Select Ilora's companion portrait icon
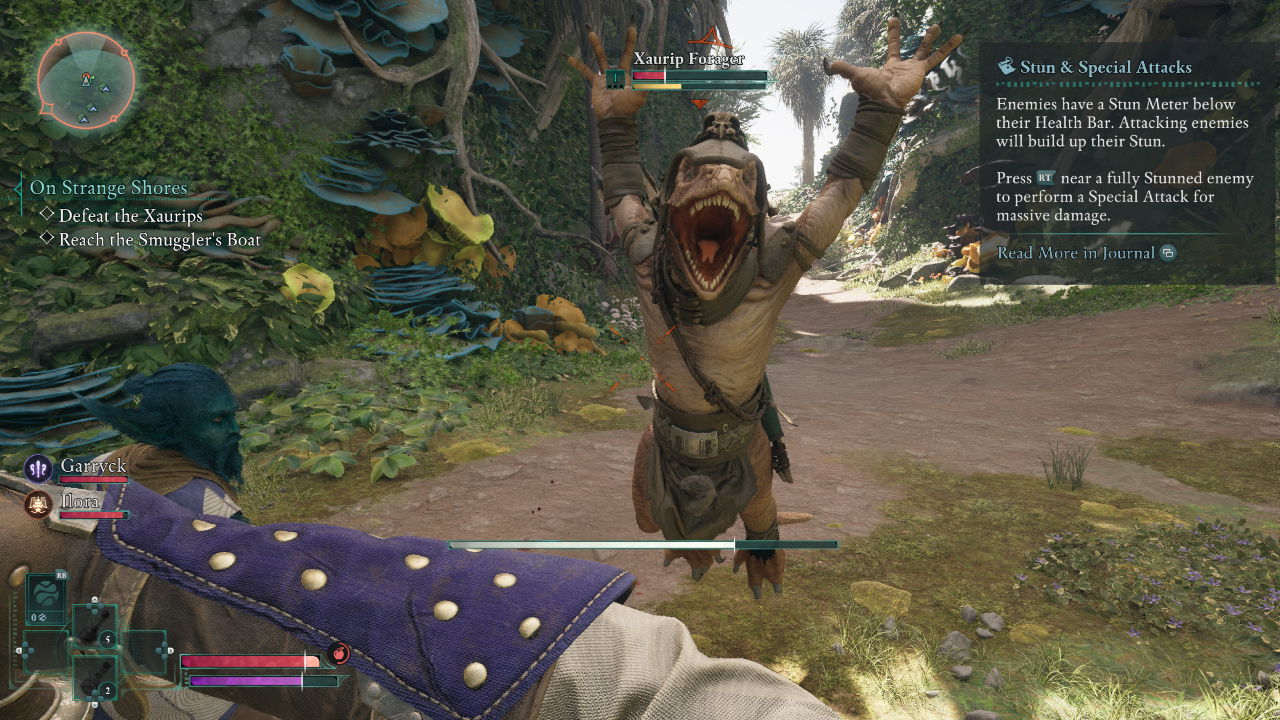The width and height of the screenshot is (1280, 720). 38,502
